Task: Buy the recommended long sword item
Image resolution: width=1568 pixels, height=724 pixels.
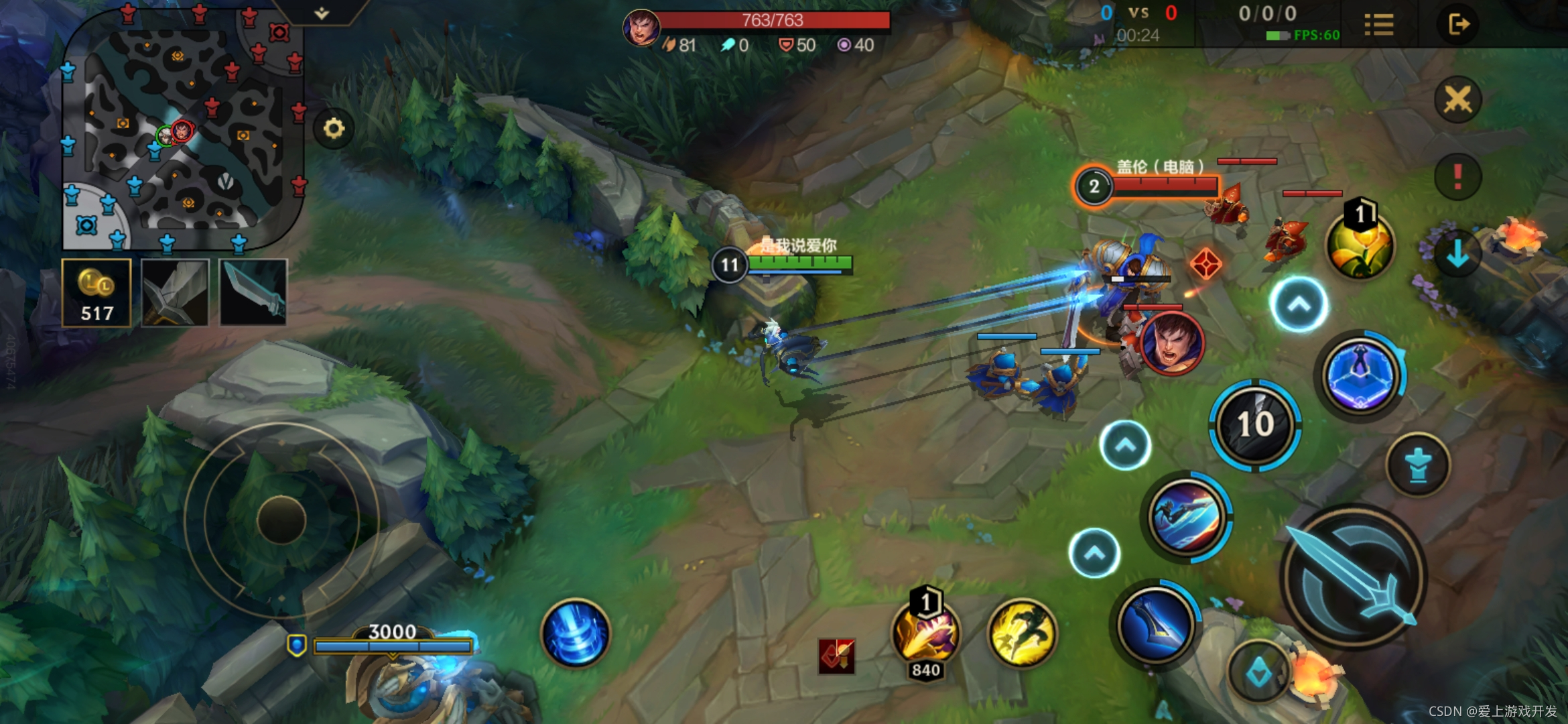Action: [x=175, y=293]
